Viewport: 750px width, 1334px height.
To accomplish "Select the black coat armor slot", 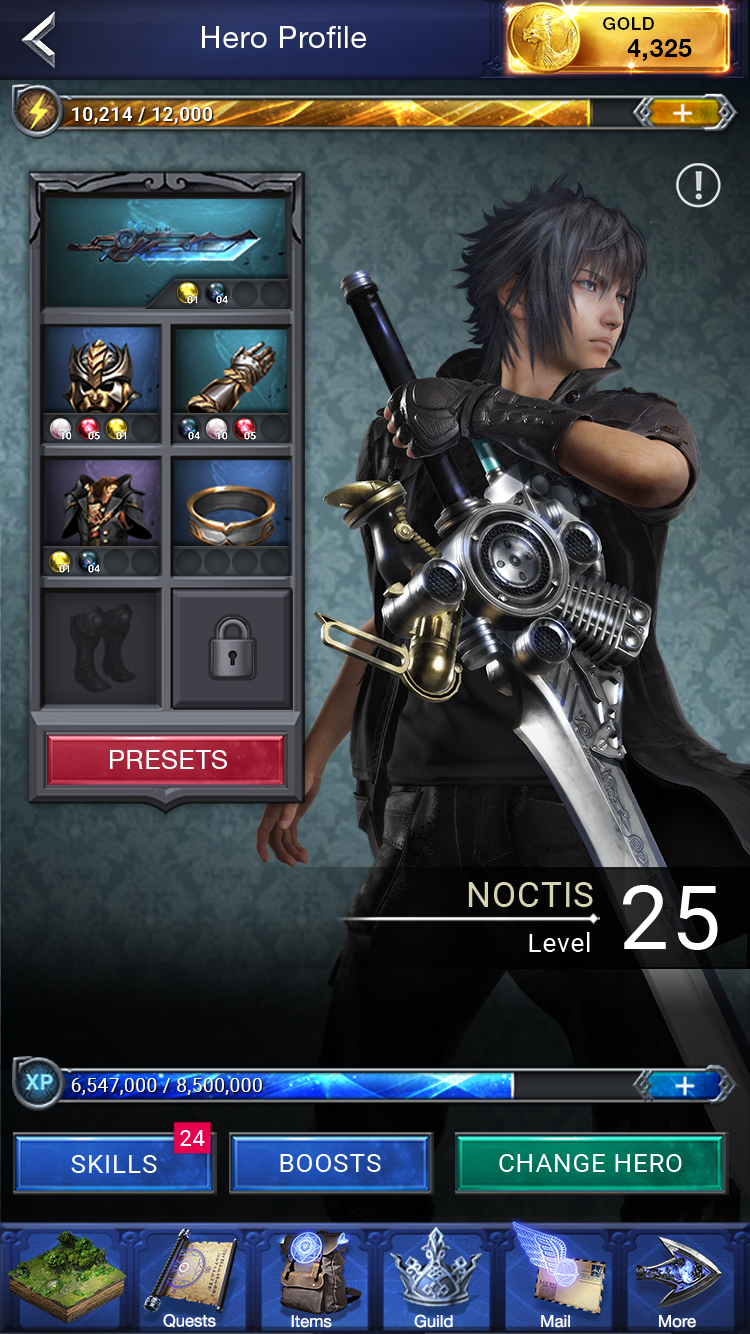I will click(102, 504).
